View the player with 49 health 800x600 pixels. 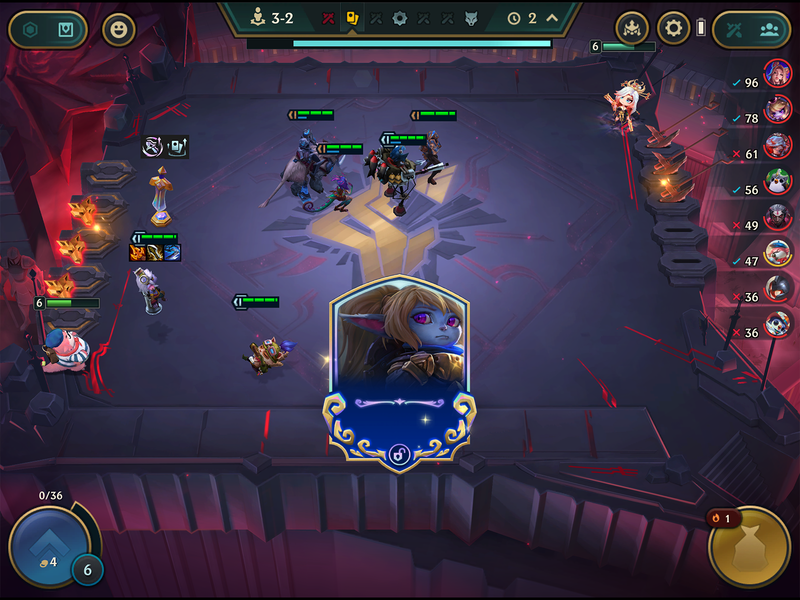777,216
